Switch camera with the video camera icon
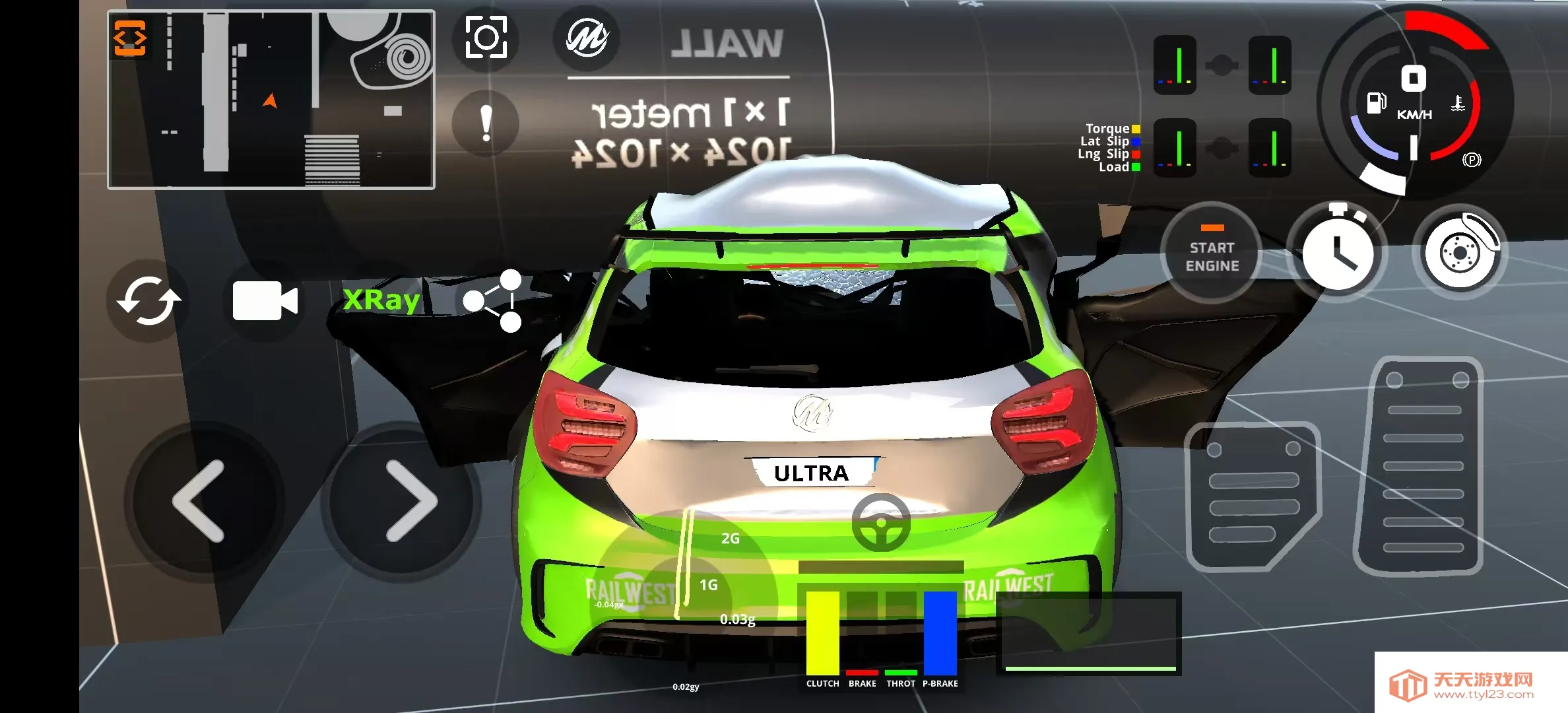The image size is (1568, 713). click(265, 301)
